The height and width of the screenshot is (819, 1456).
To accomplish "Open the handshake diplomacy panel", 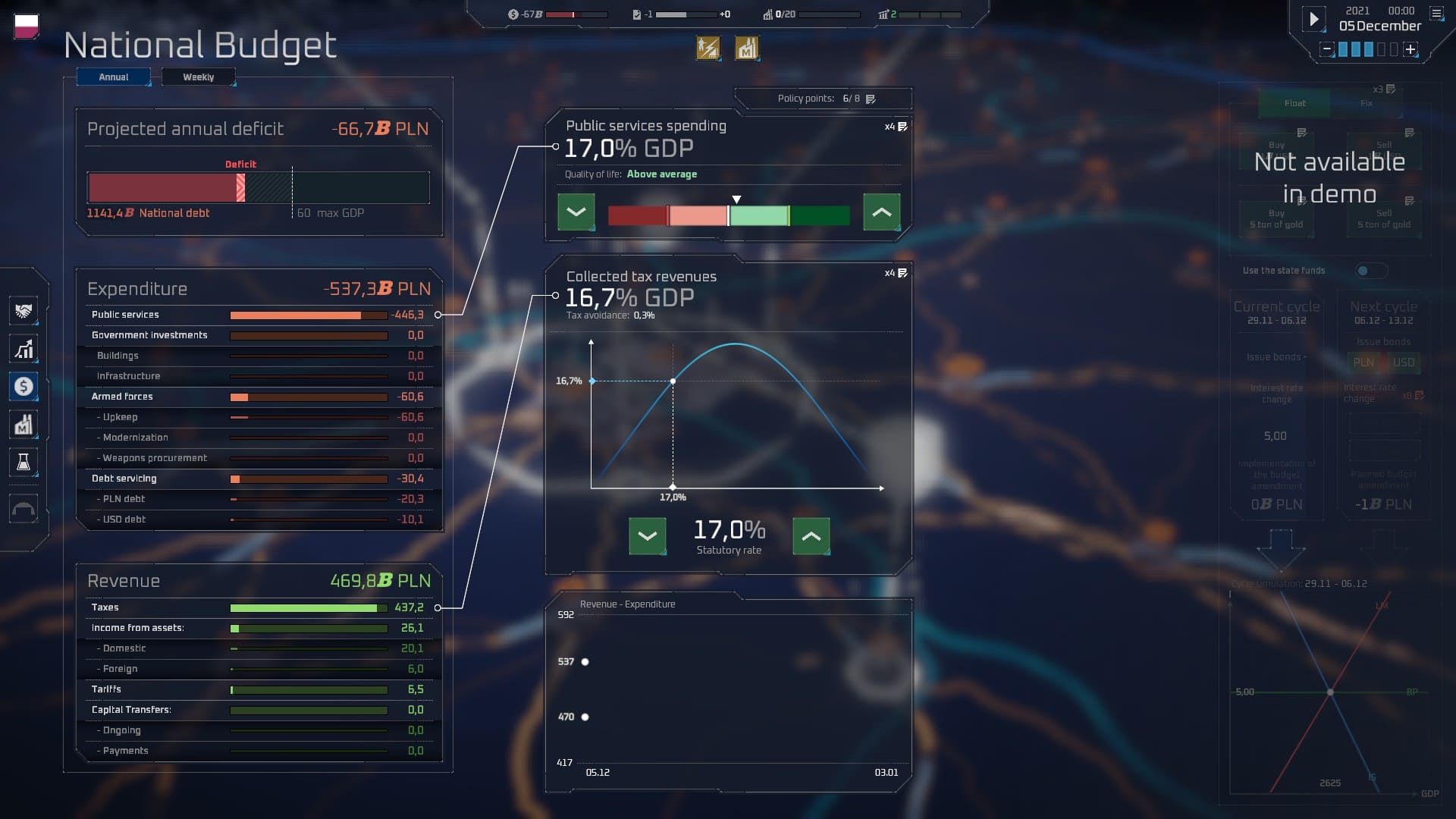I will pos(24,311).
